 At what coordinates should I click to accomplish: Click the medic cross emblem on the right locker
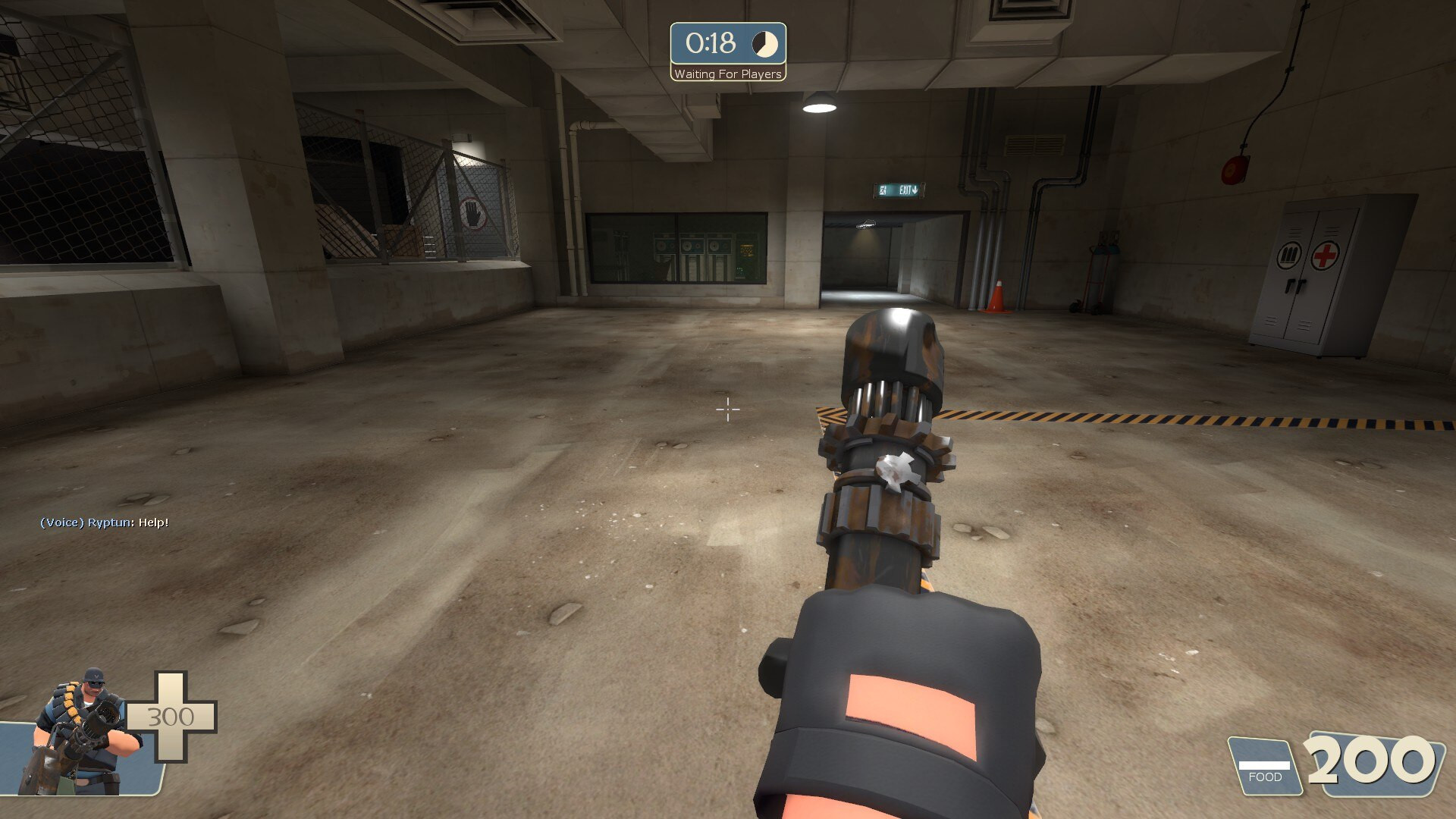pyautogui.click(x=1326, y=256)
